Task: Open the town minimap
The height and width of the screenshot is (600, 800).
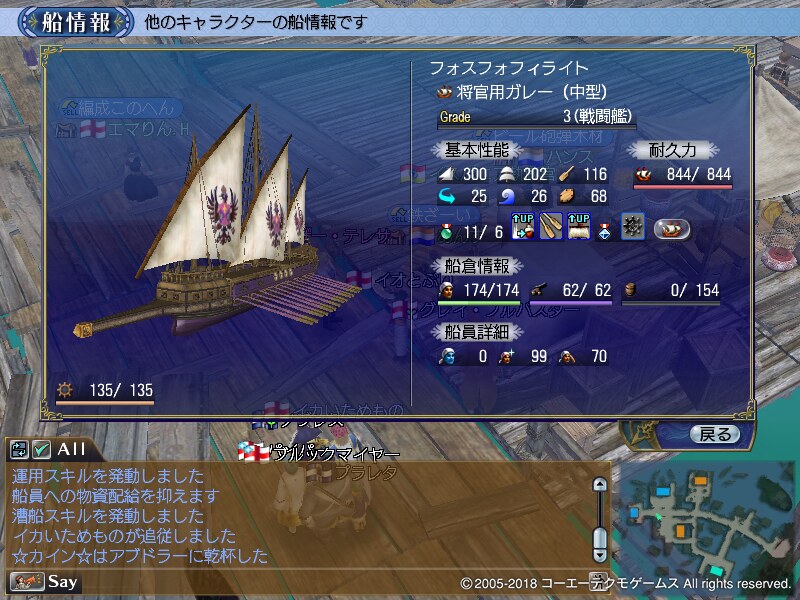Action: tap(704, 518)
